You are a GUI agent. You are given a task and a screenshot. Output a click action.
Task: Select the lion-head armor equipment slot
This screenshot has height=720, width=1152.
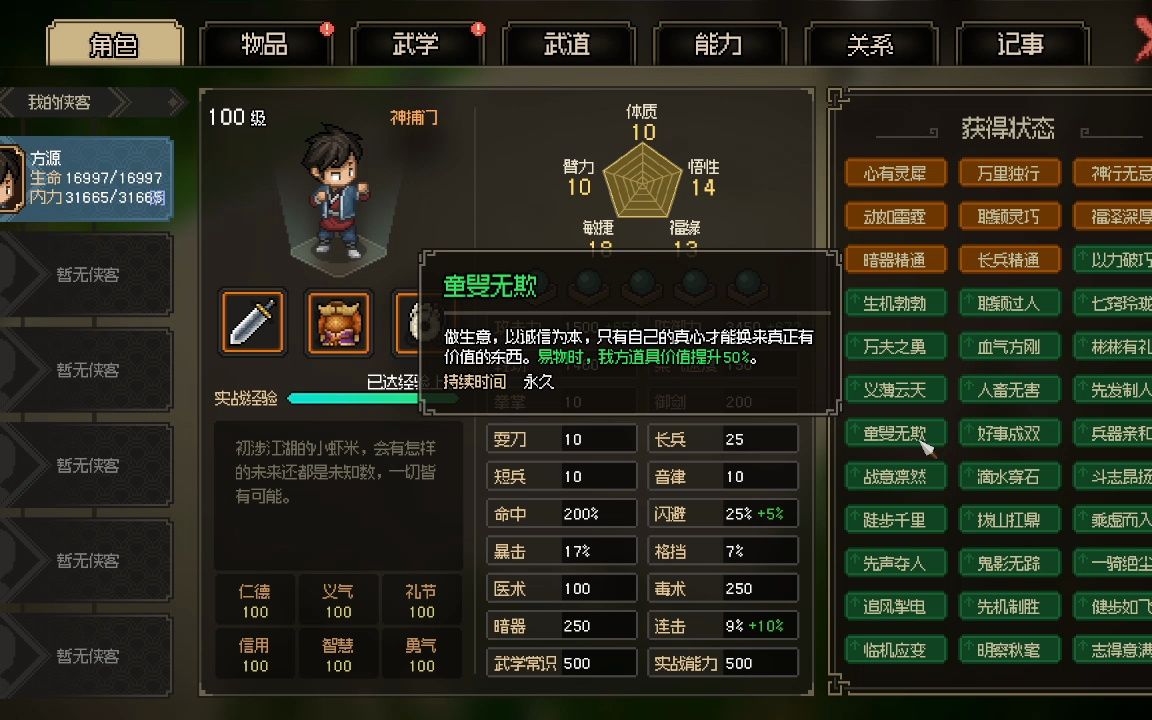tap(338, 322)
